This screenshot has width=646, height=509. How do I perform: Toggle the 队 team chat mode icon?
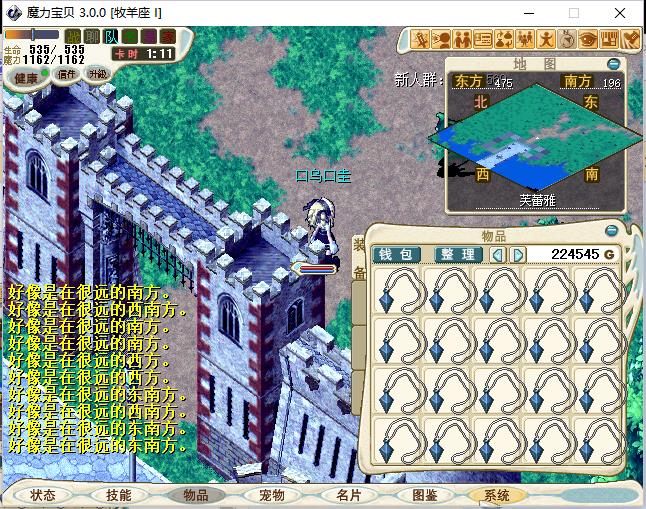coord(110,37)
